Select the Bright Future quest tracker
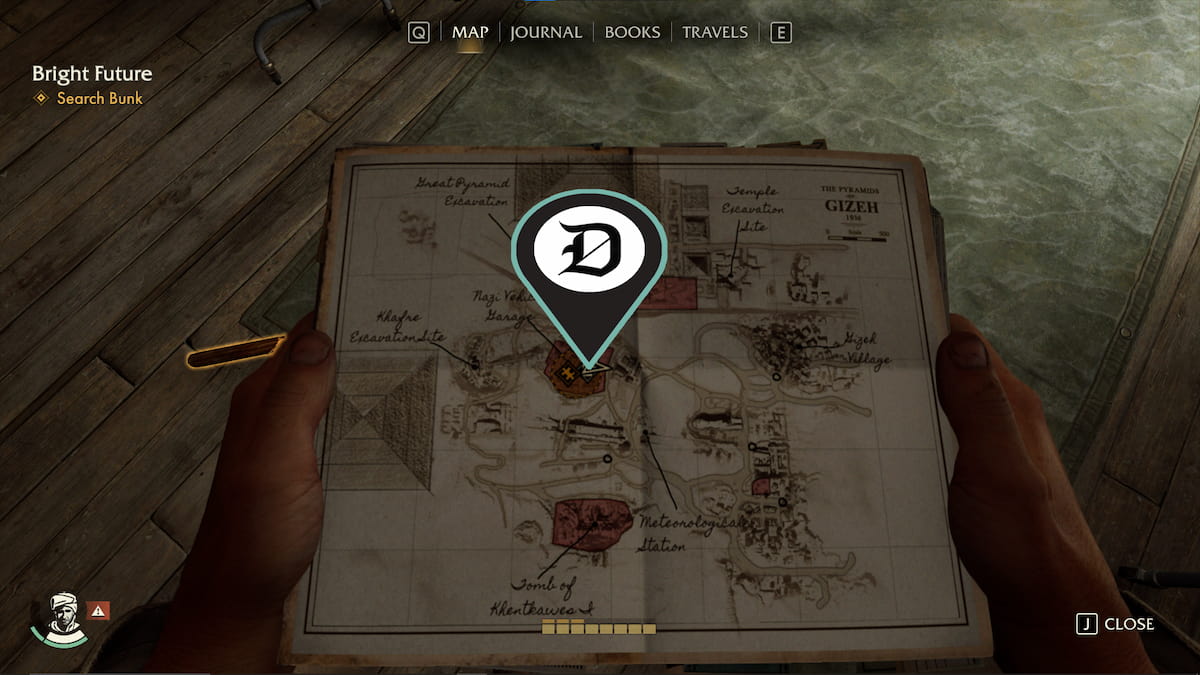Image resolution: width=1200 pixels, height=675 pixels. click(x=92, y=74)
